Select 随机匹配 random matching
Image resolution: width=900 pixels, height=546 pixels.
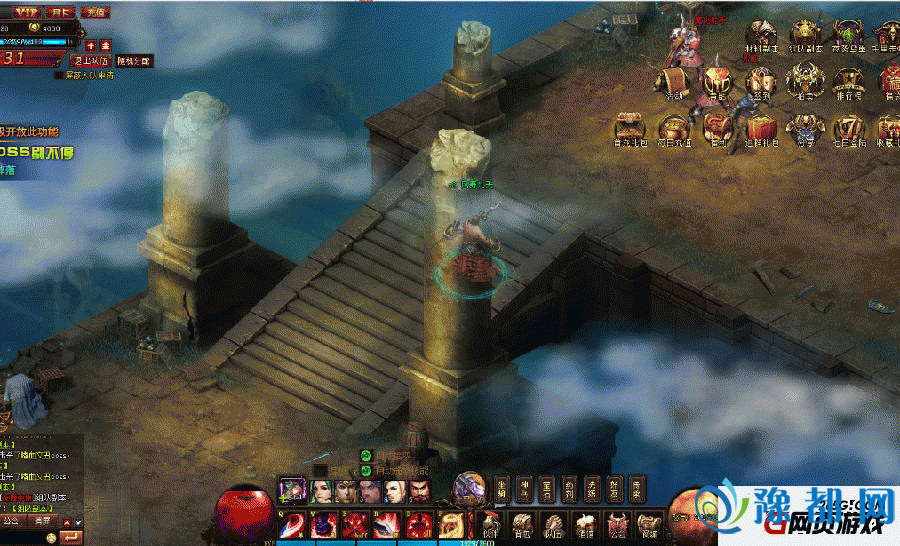(x=132, y=60)
